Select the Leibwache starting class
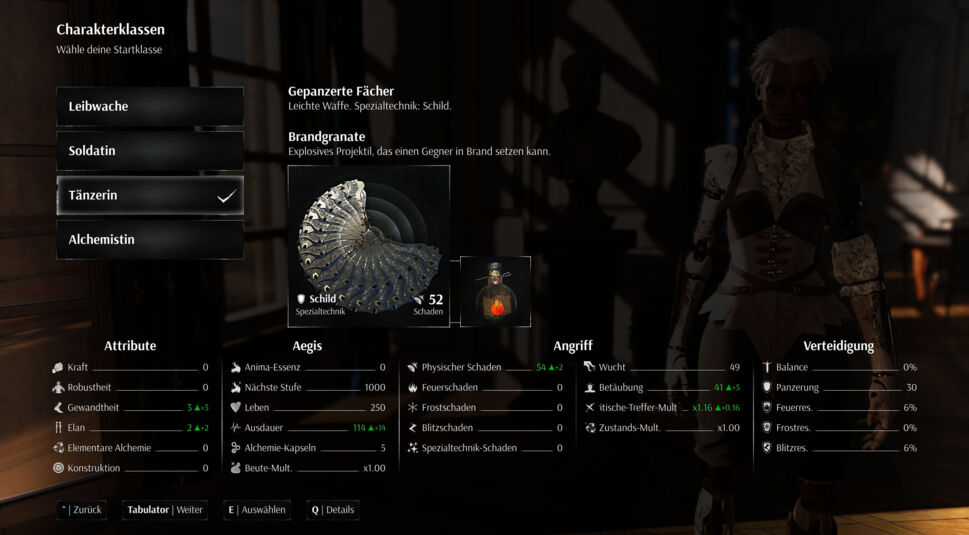Image resolution: width=969 pixels, height=535 pixels. [x=150, y=106]
